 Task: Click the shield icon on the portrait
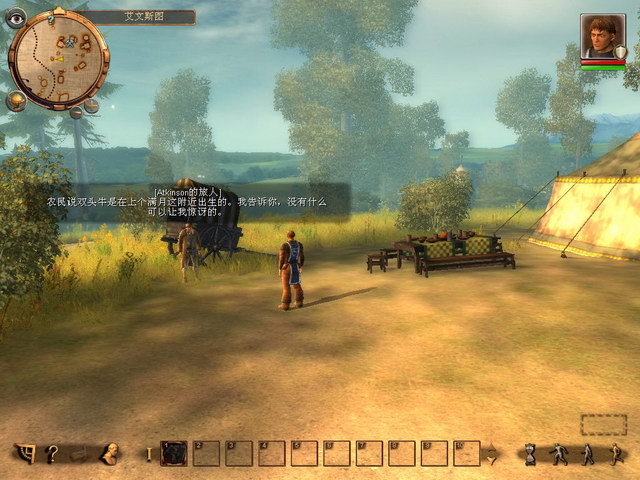[621, 52]
